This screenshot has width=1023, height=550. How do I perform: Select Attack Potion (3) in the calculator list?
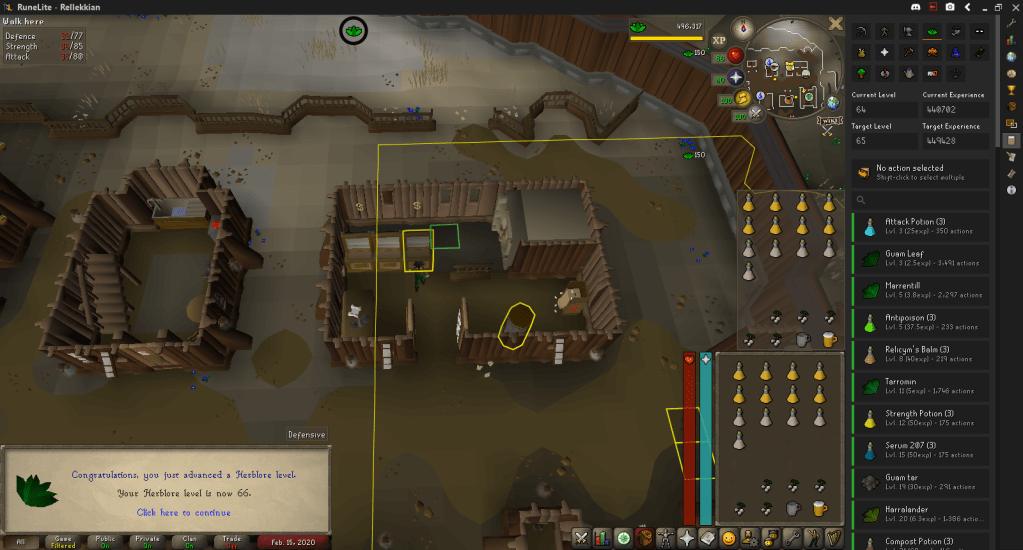coord(921,226)
